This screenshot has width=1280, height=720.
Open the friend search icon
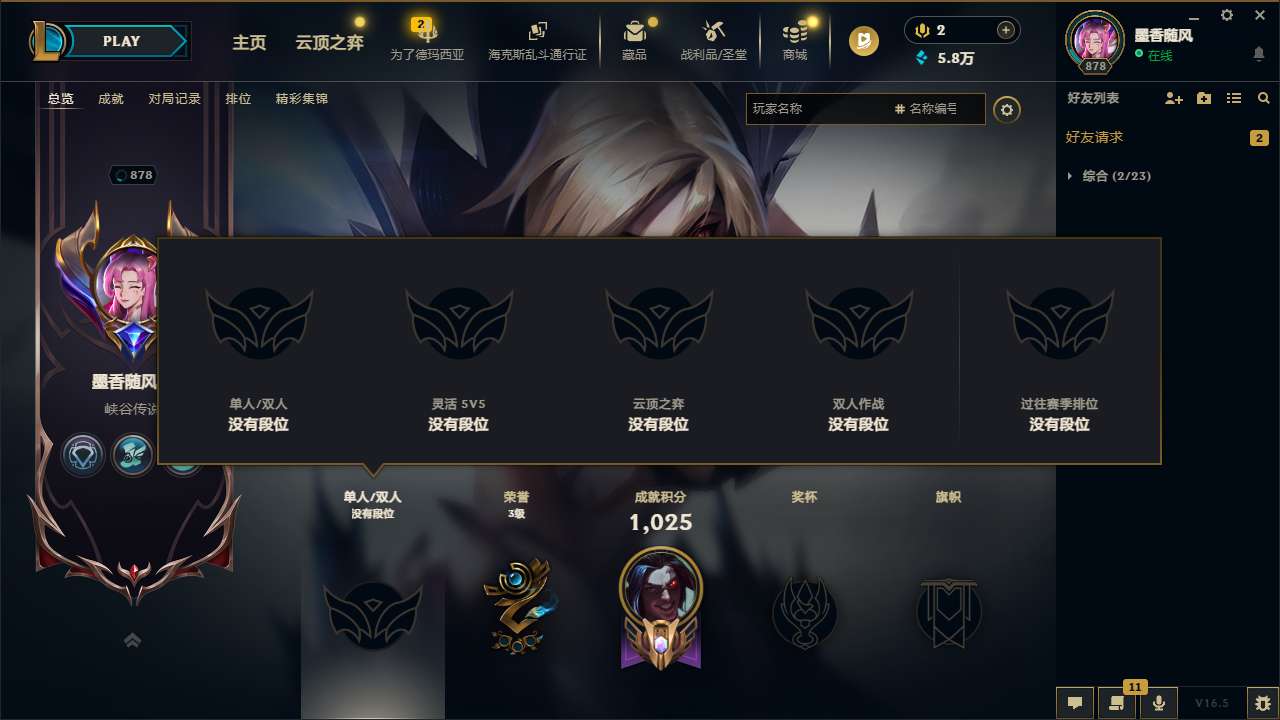tap(1263, 98)
